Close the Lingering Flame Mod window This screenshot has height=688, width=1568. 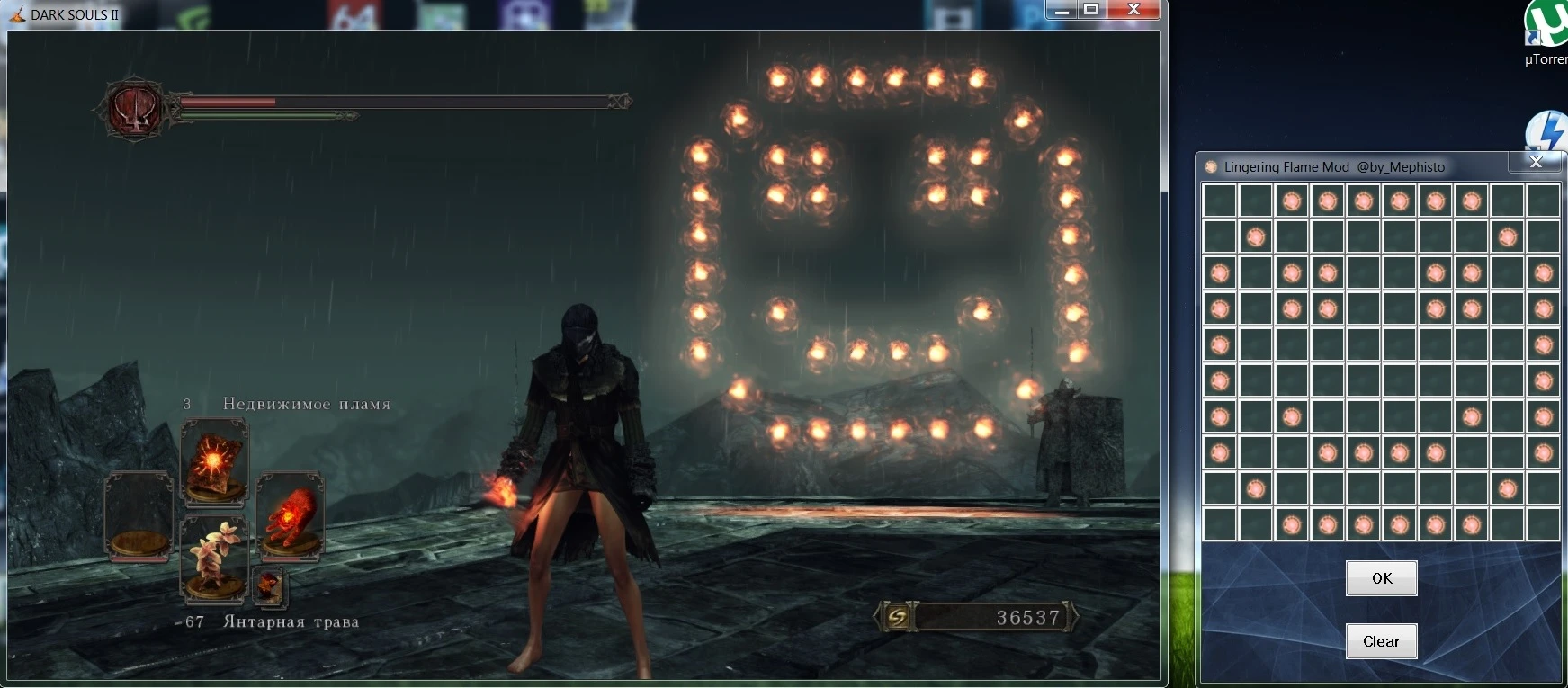[x=1536, y=163]
